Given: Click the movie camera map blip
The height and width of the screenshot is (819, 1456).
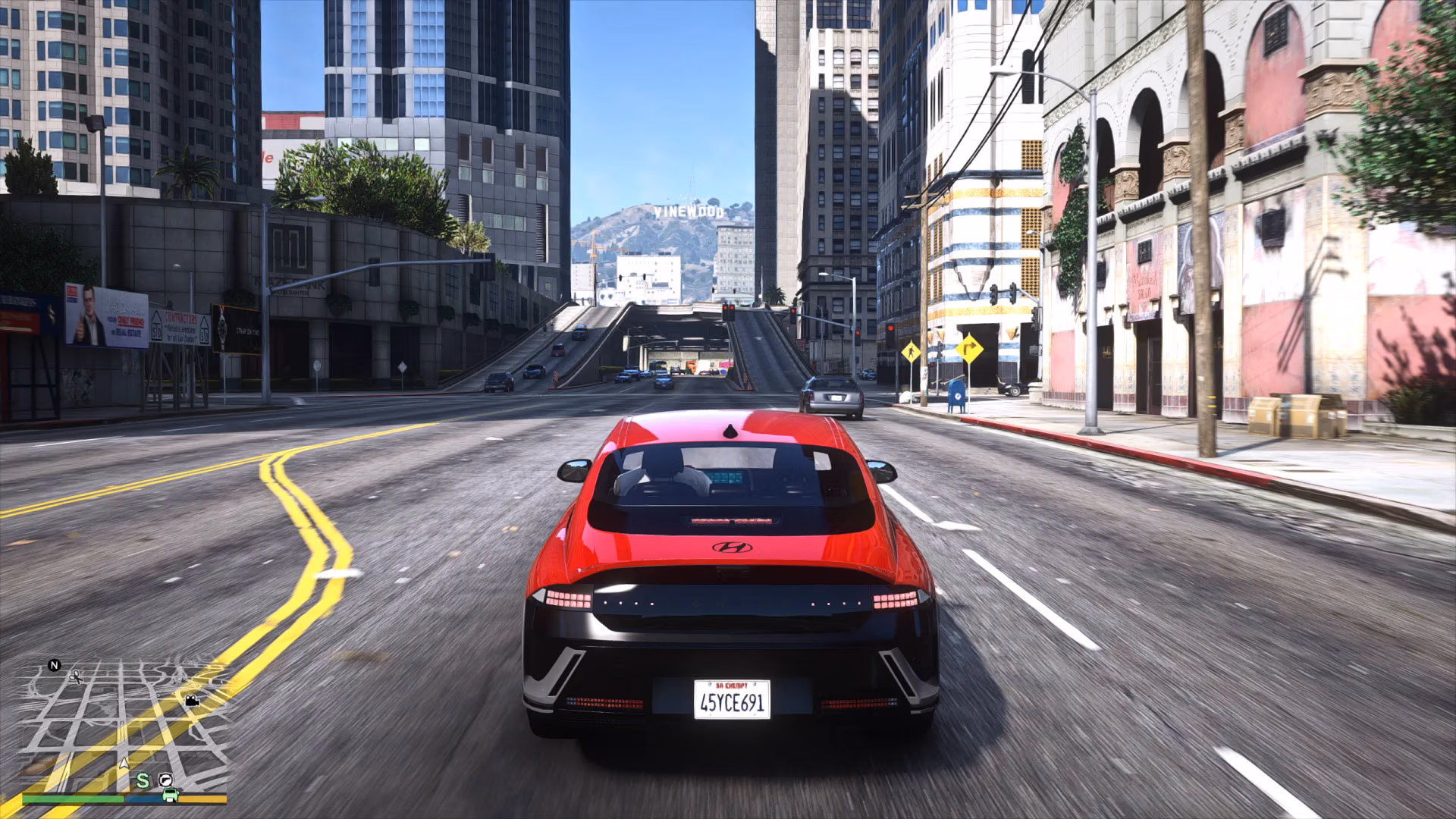Looking at the screenshot, I should coord(193,701).
